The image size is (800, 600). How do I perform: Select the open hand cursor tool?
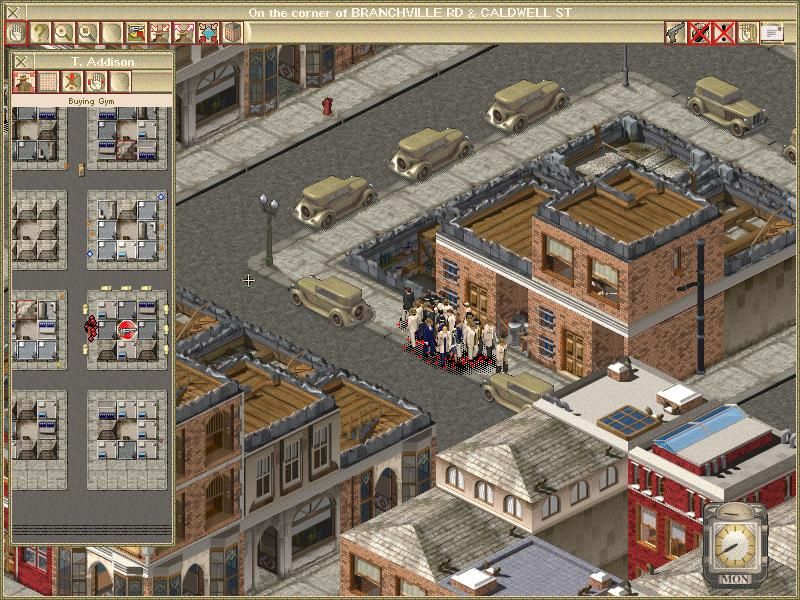pos(16,32)
